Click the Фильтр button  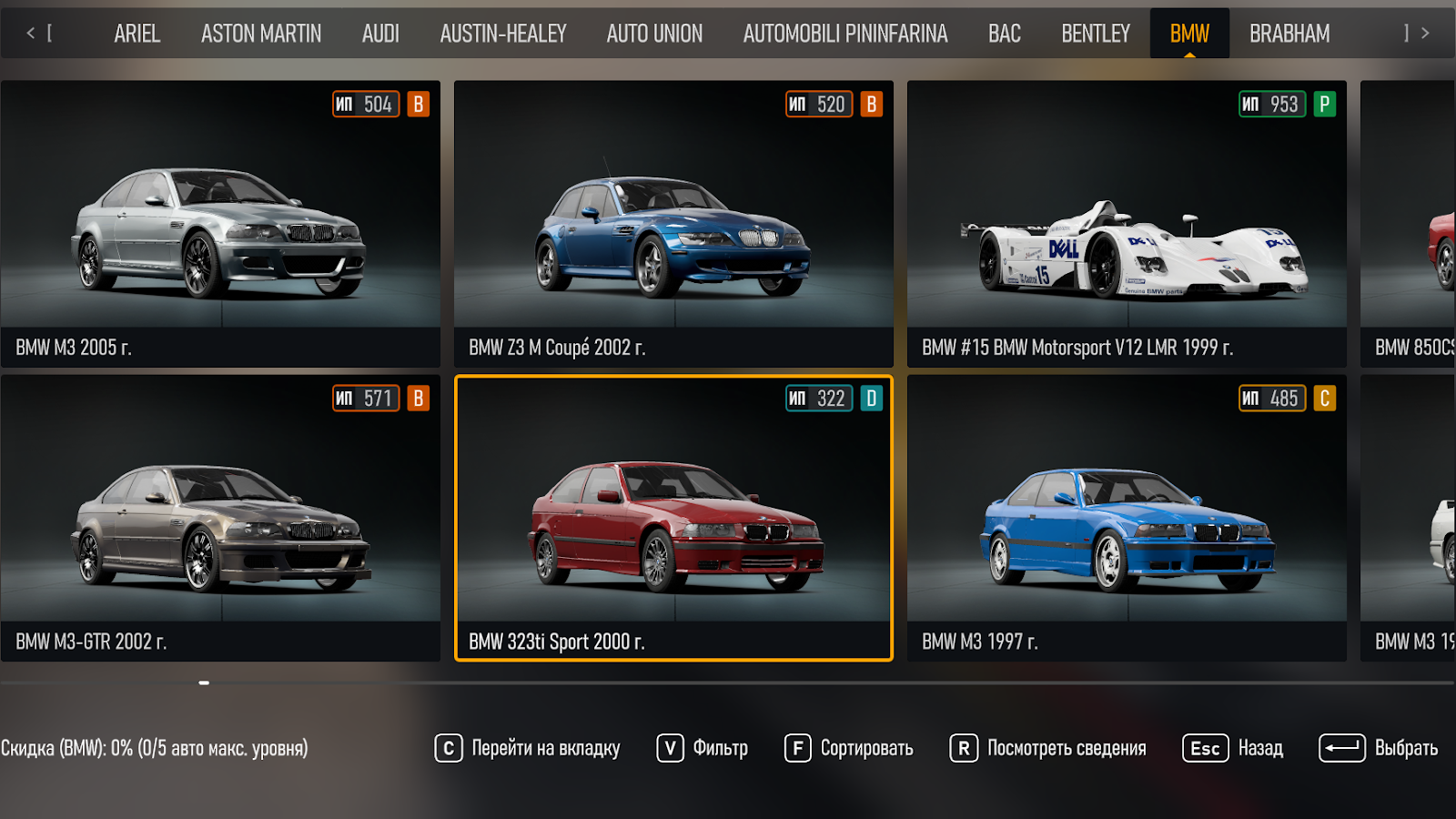point(703,748)
